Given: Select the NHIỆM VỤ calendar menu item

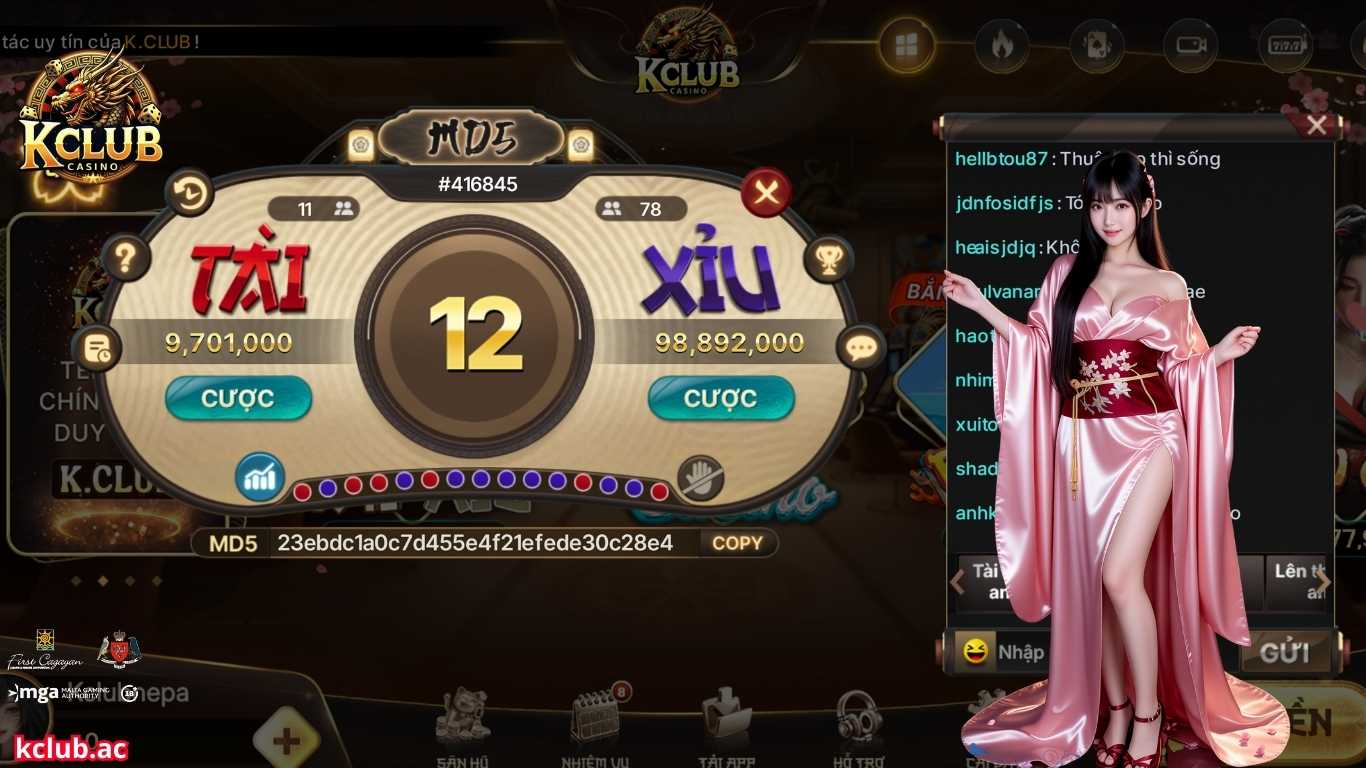Looking at the screenshot, I should (x=597, y=722).
